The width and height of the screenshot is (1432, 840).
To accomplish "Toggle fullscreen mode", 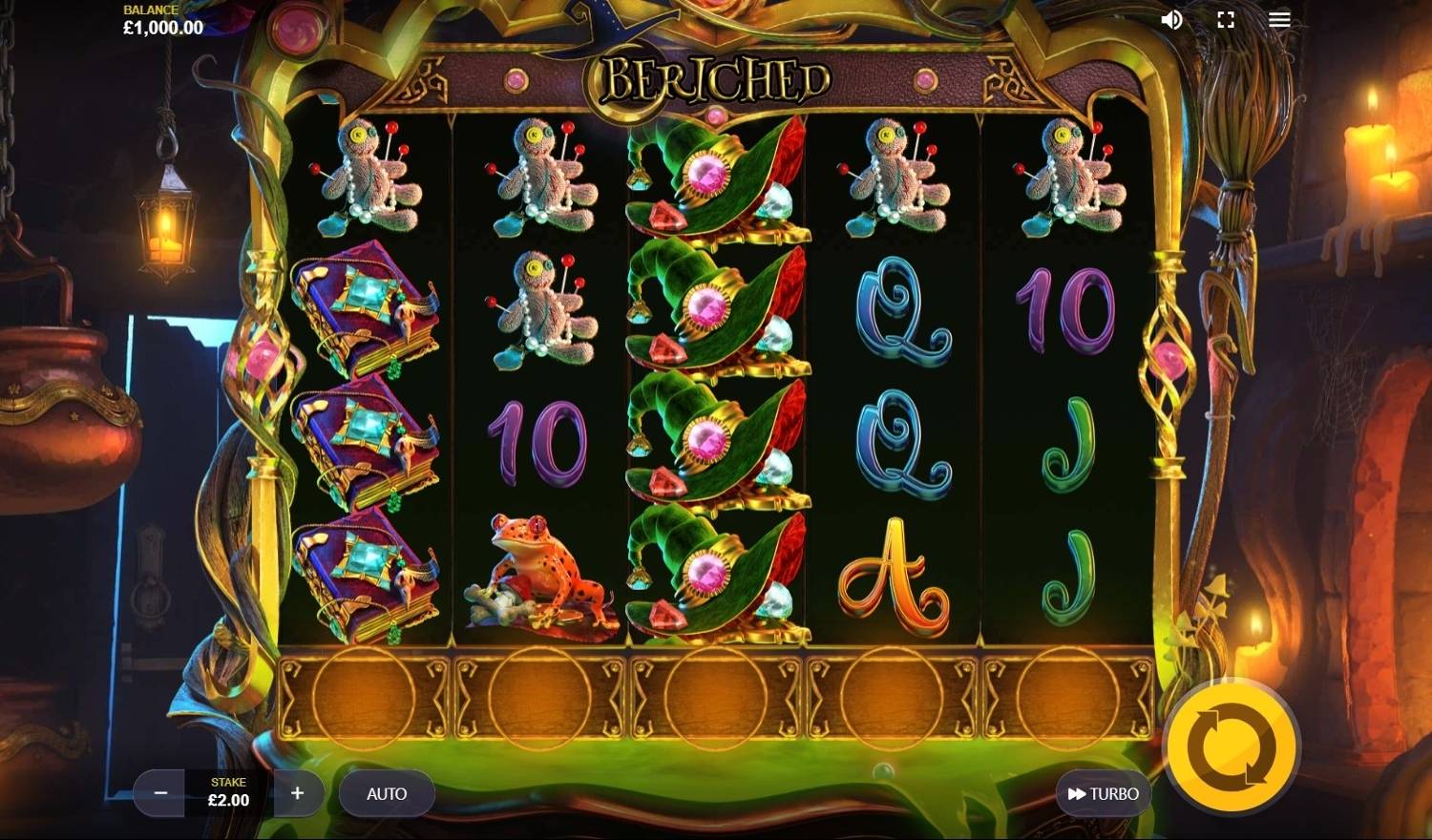I will (x=1226, y=20).
